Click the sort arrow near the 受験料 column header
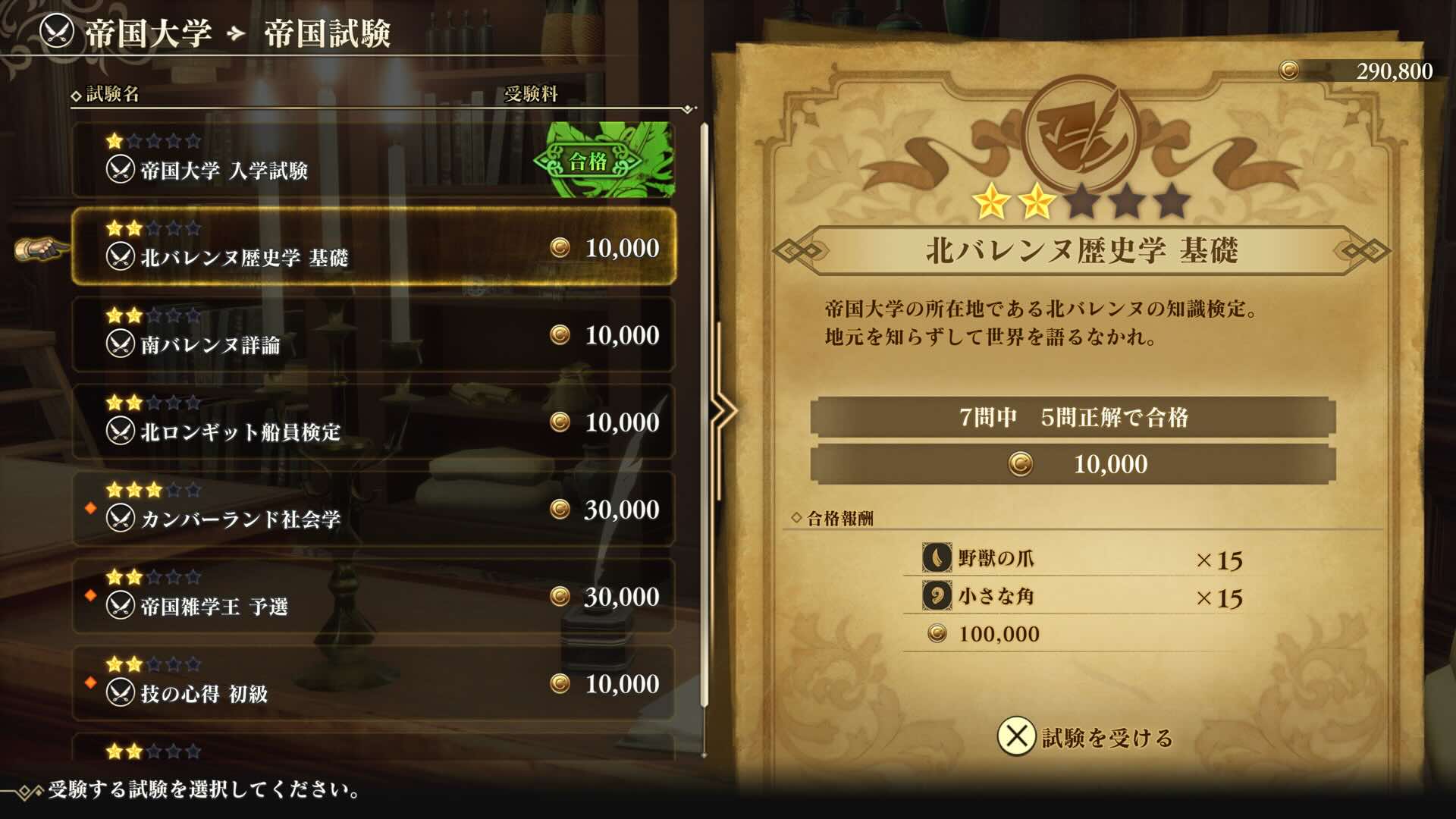Image resolution: width=1456 pixels, height=819 pixels. pyautogui.click(x=686, y=108)
